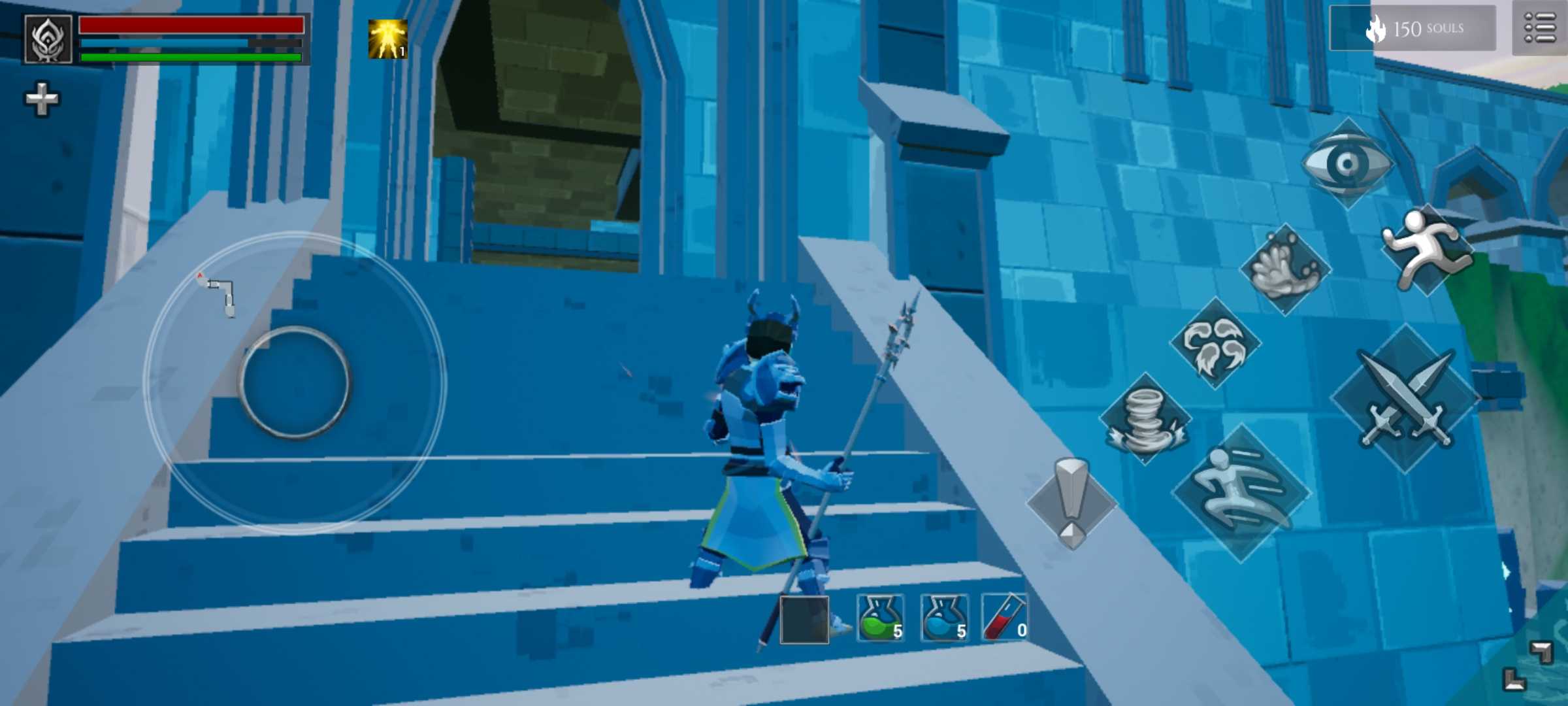Image resolution: width=1568 pixels, height=706 pixels.
Task: Tap the character emblem portrait
Action: (x=48, y=39)
